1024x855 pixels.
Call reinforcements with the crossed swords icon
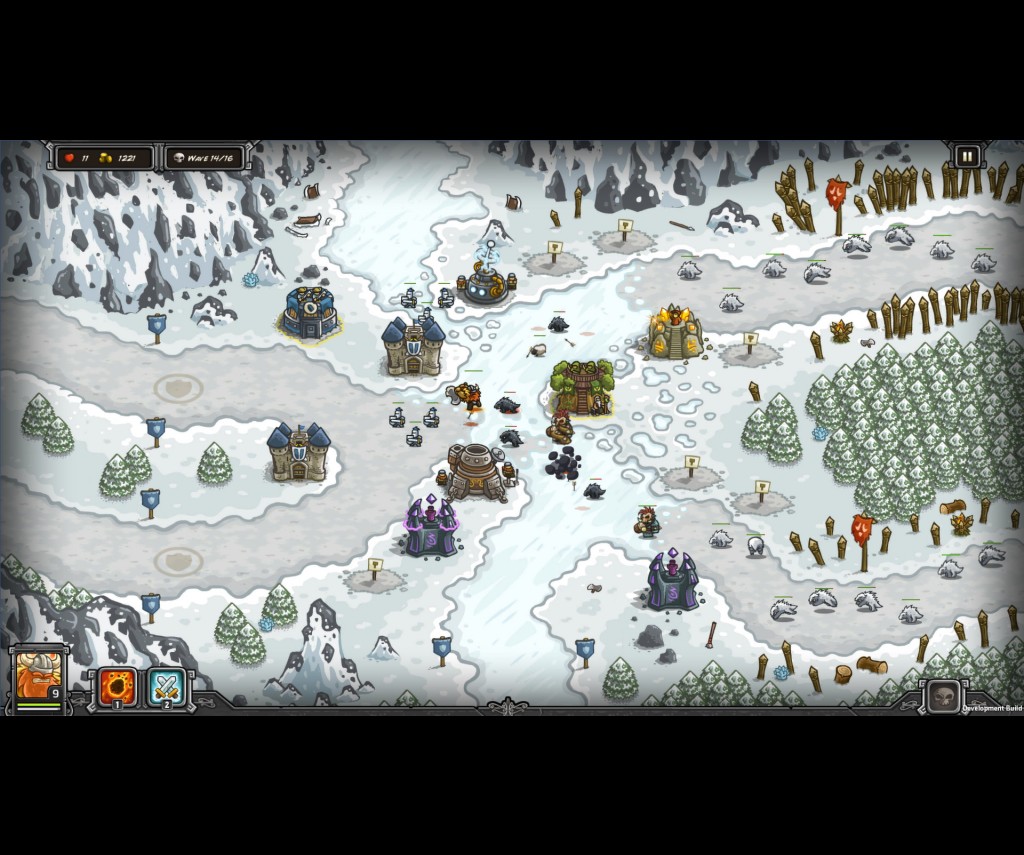tap(167, 687)
